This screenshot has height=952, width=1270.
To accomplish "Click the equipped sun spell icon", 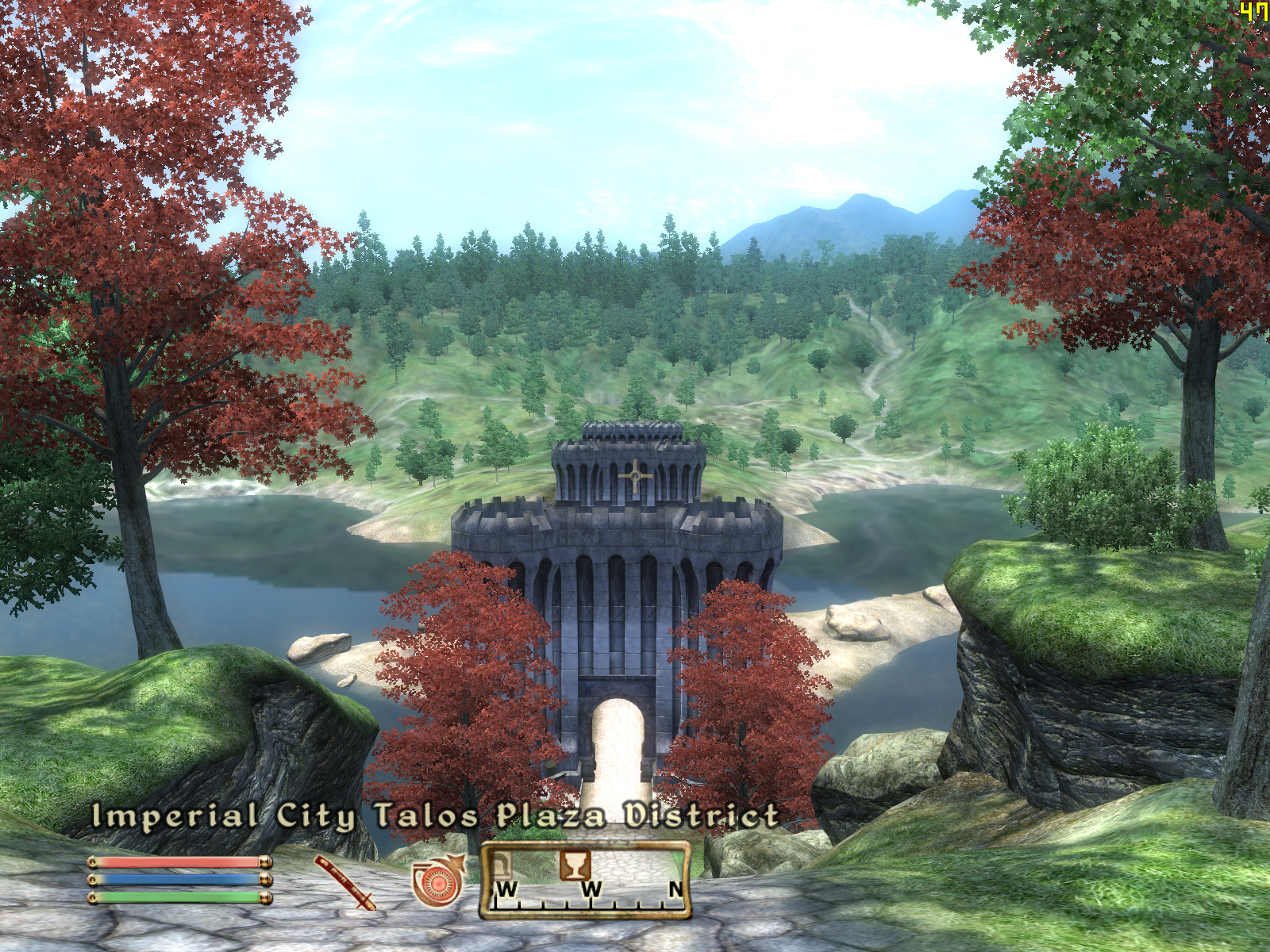I will click(x=437, y=882).
